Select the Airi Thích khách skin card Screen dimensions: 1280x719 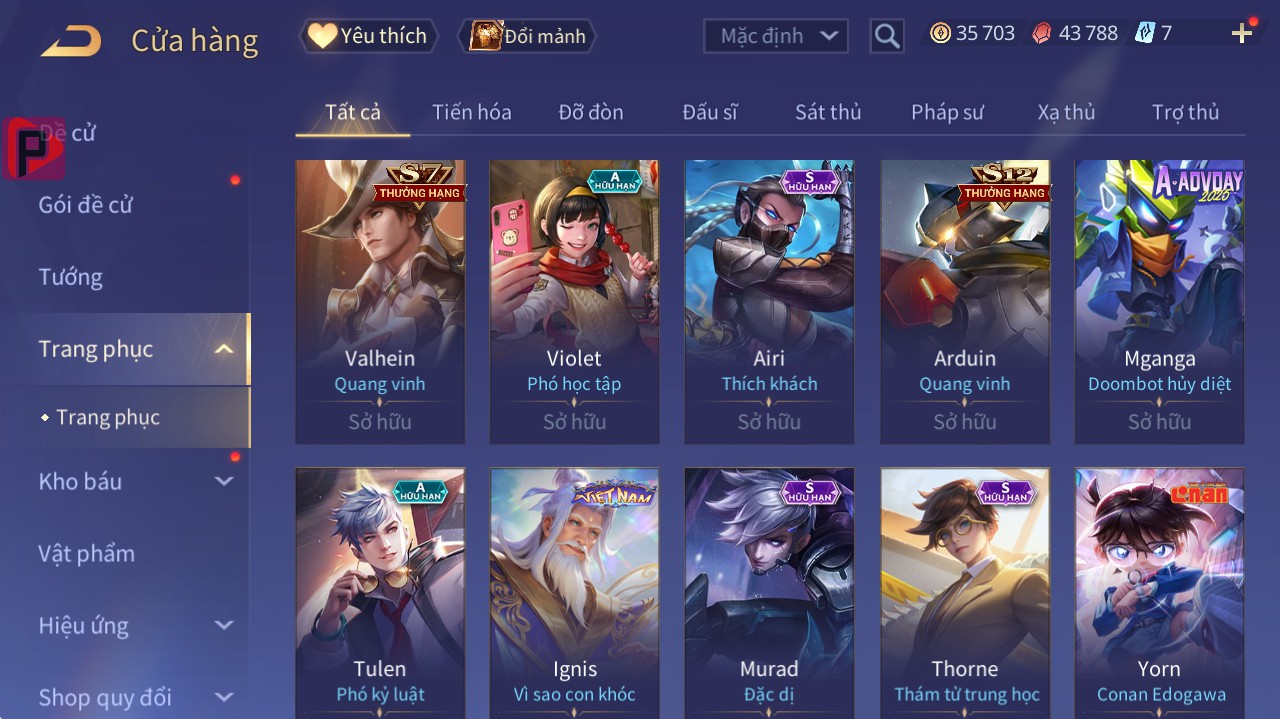pyautogui.click(x=769, y=300)
